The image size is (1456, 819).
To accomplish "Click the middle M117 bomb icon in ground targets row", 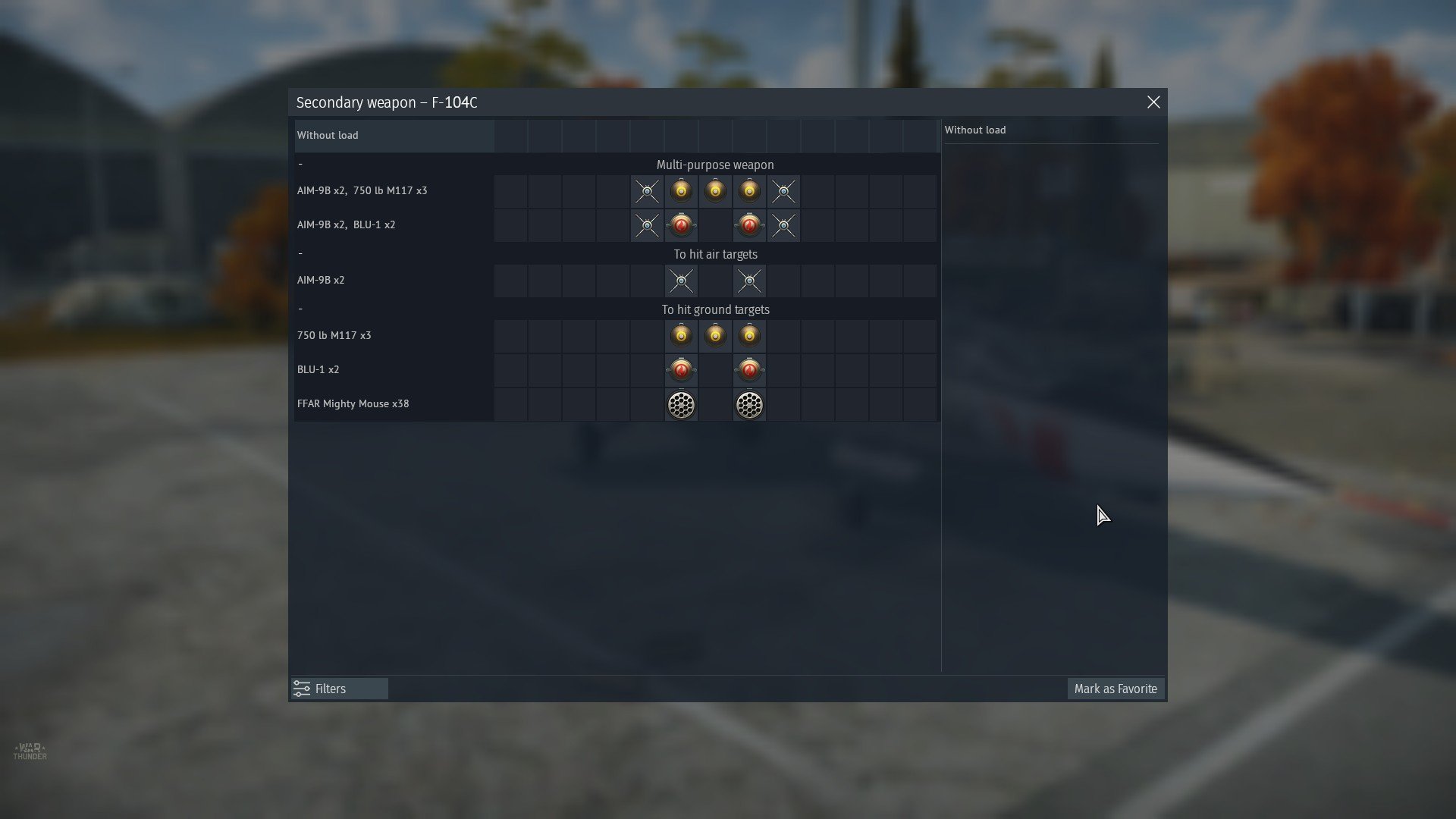I will (x=715, y=335).
